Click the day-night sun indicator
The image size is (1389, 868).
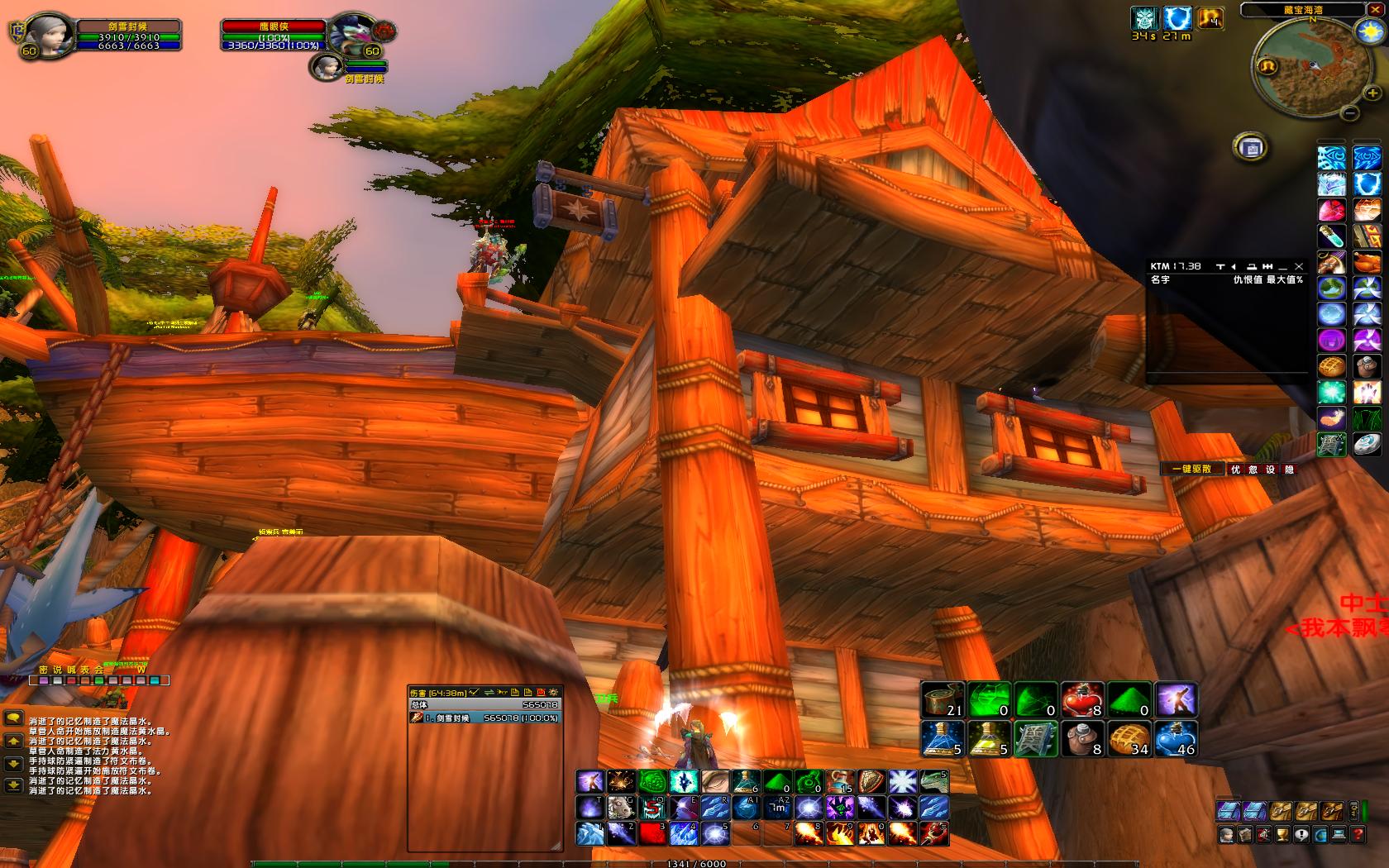click(1368, 31)
